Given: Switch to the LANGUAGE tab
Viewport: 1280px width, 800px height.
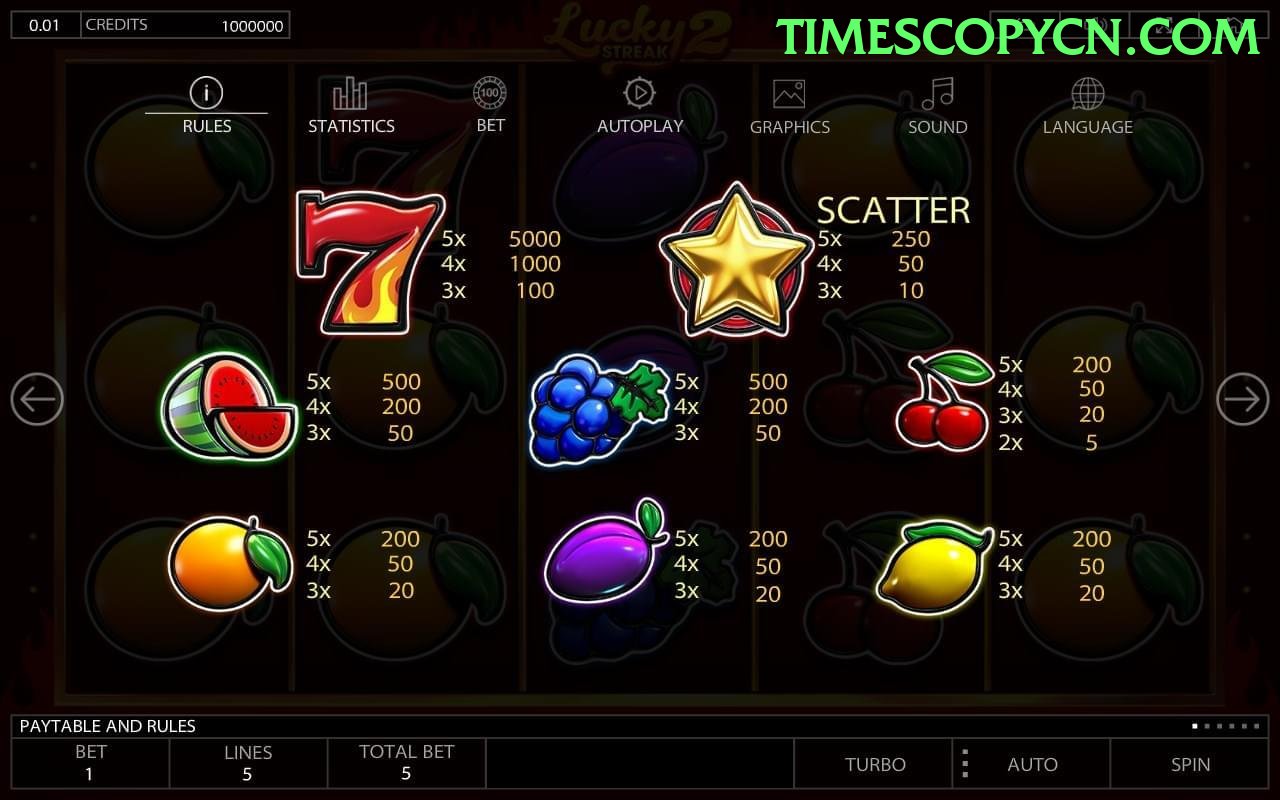Looking at the screenshot, I should (1087, 126).
